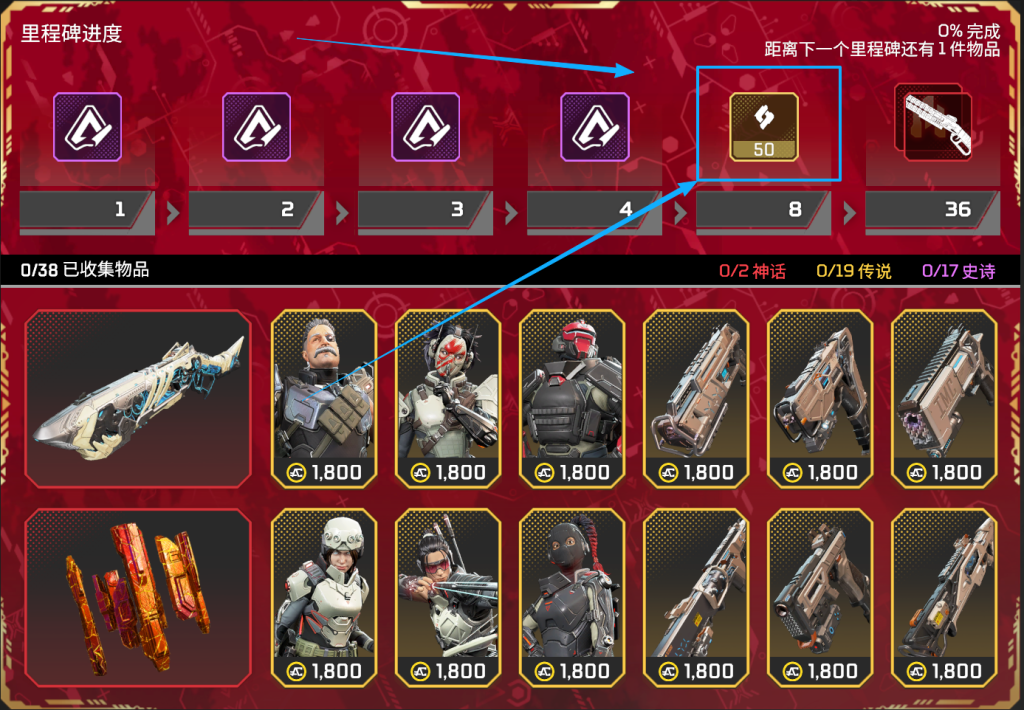Select the white mythic weapon tile
Image resolution: width=1024 pixels, height=710 pixels.
(x=138, y=398)
